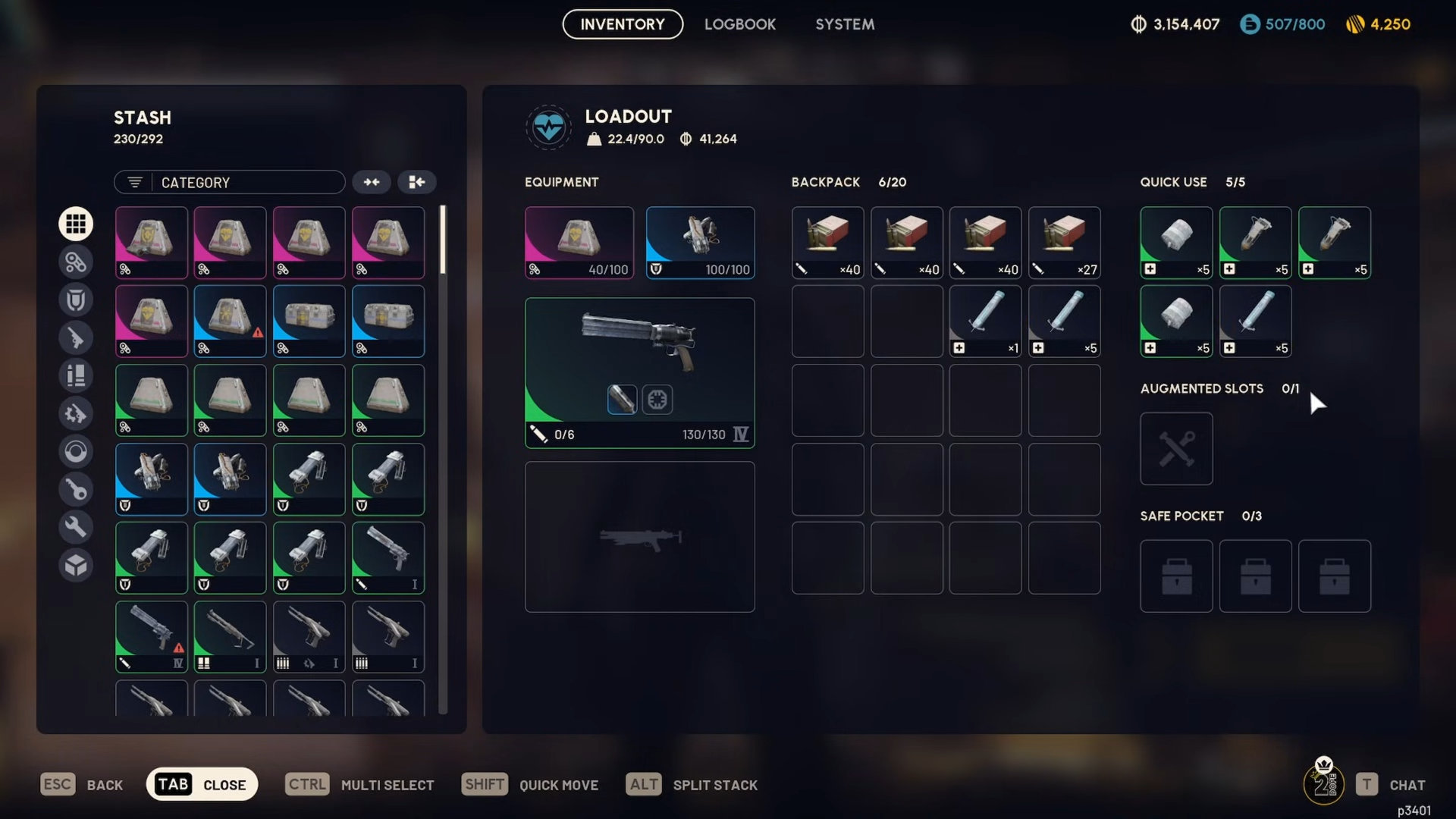The height and width of the screenshot is (819, 1456).
Task: Click the empty augmented slot
Action: (x=1176, y=449)
